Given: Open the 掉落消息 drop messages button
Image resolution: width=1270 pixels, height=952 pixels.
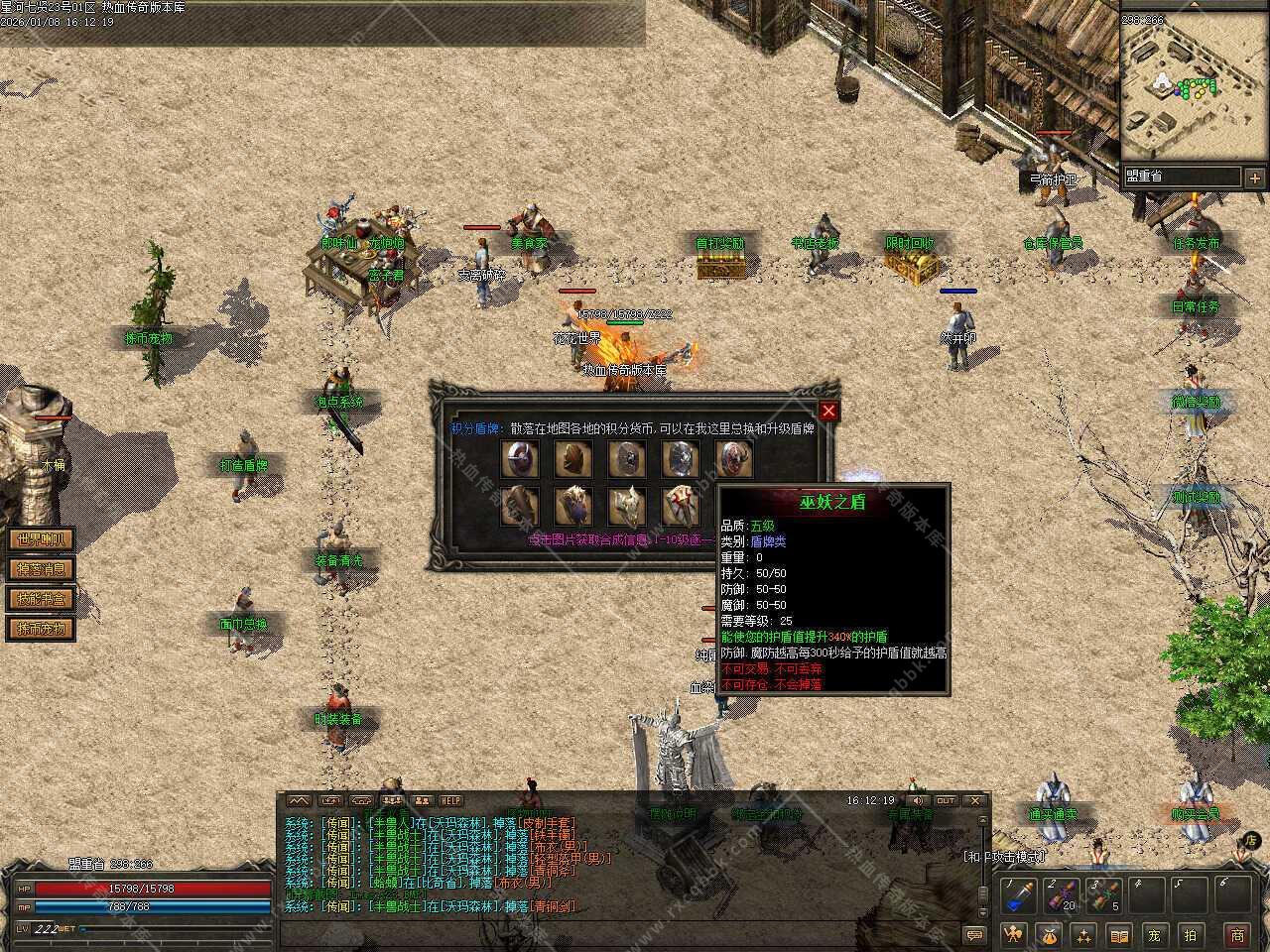Looking at the screenshot, I should pos(41,569).
